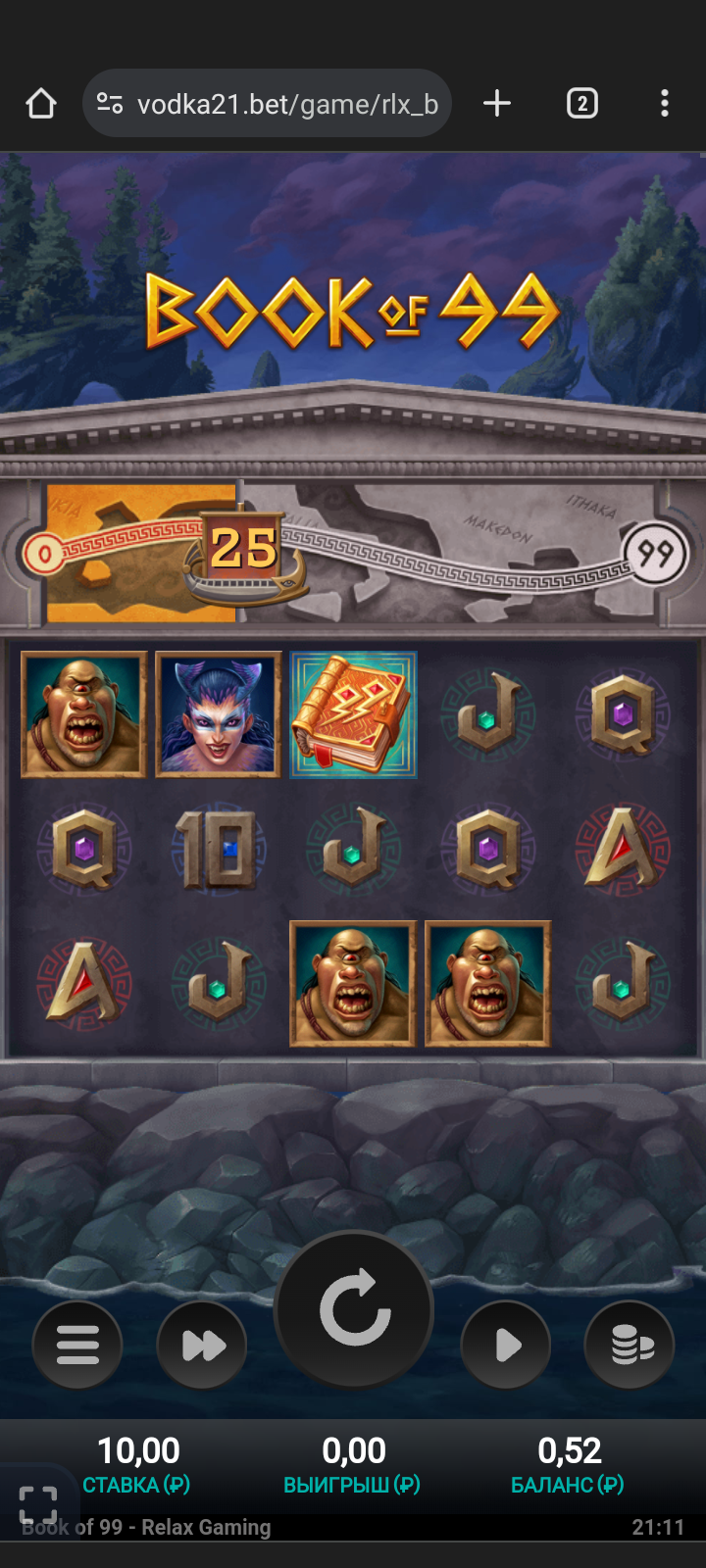Spin the reels with the circular arrow button
The width and height of the screenshot is (706, 1568).
(x=354, y=1310)
